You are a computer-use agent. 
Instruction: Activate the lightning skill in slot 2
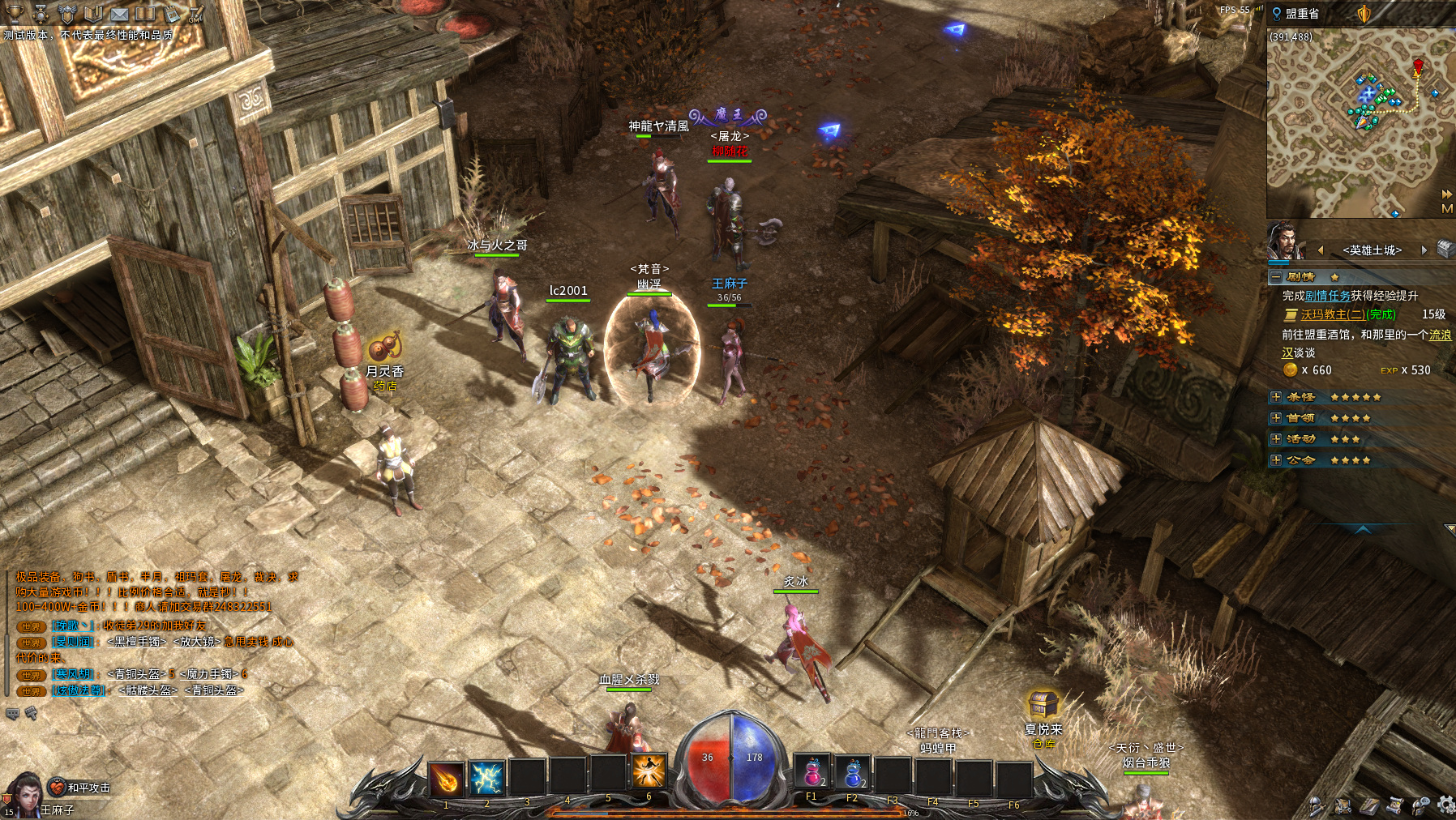[x=486, y=779]
